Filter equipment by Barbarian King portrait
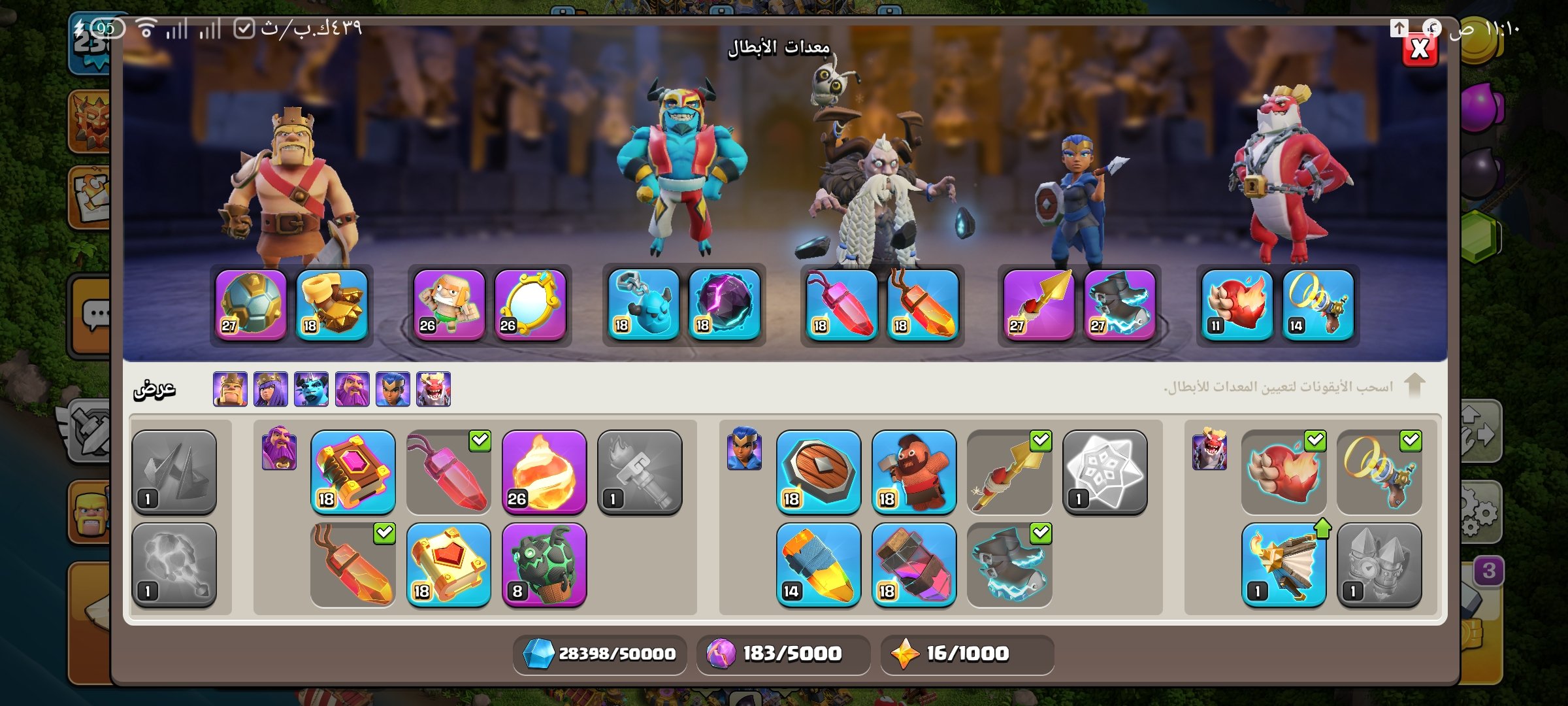The image size is (1568, 706). click(230, 389)
